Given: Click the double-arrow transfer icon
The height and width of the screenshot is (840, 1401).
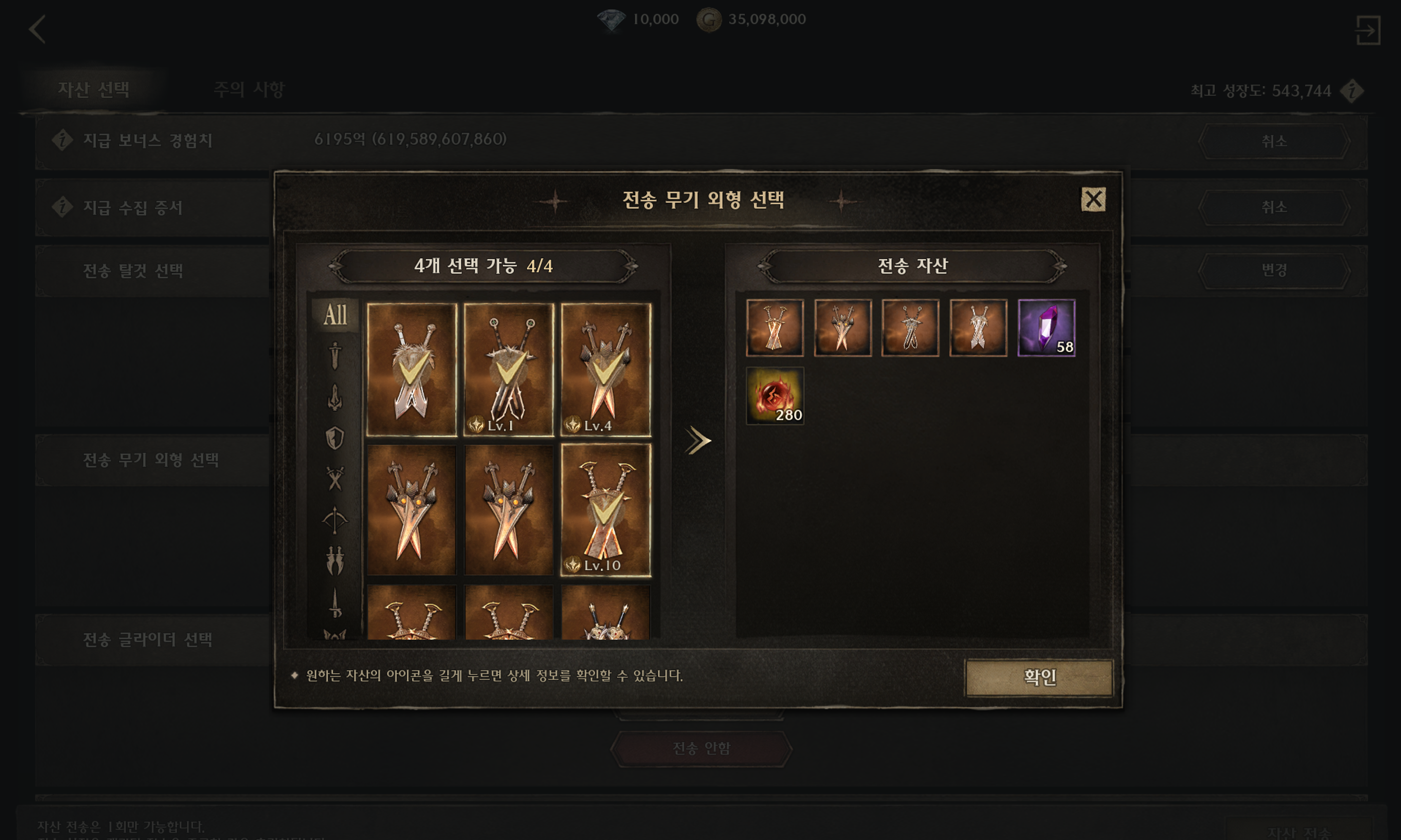Looking at the screenshot, I should 698,441.
